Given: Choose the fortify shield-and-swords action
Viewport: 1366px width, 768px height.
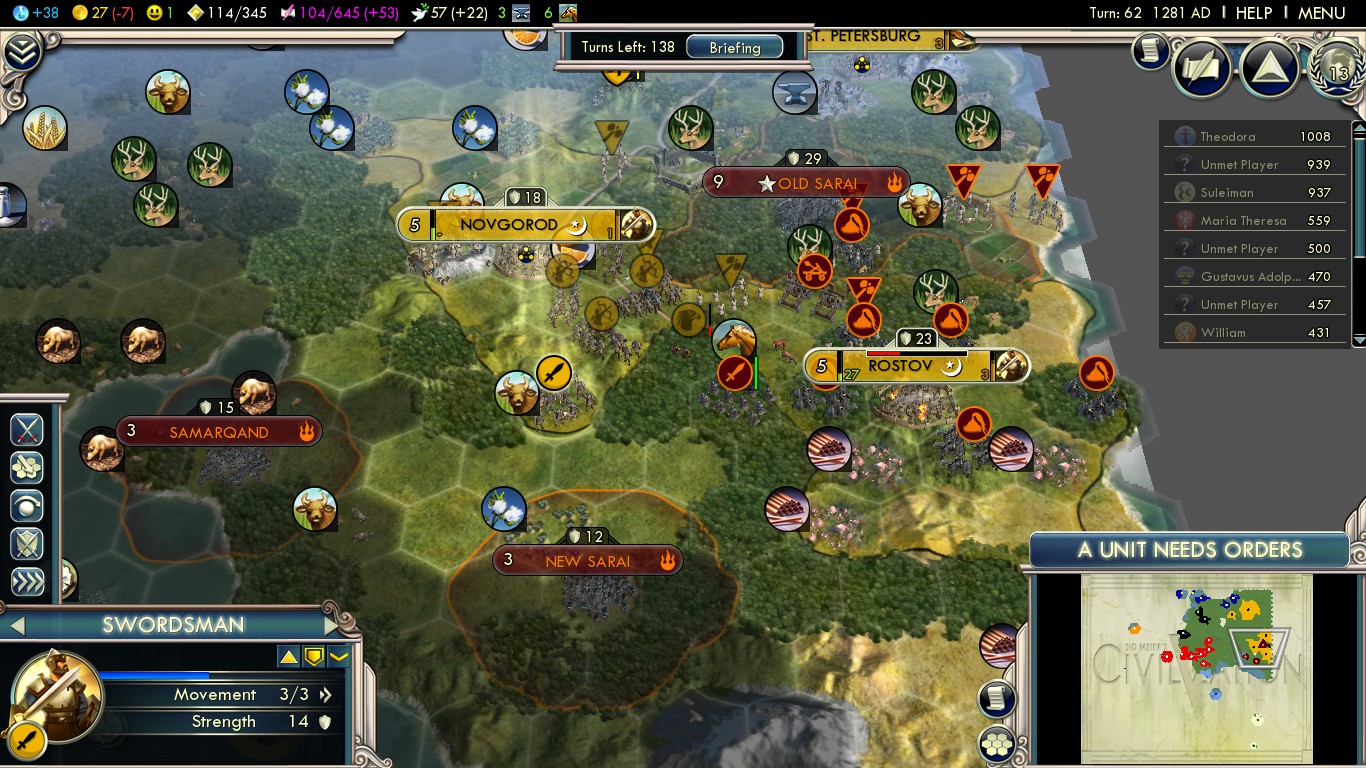Looking at the screenshot, I should [x=27, y=544].
